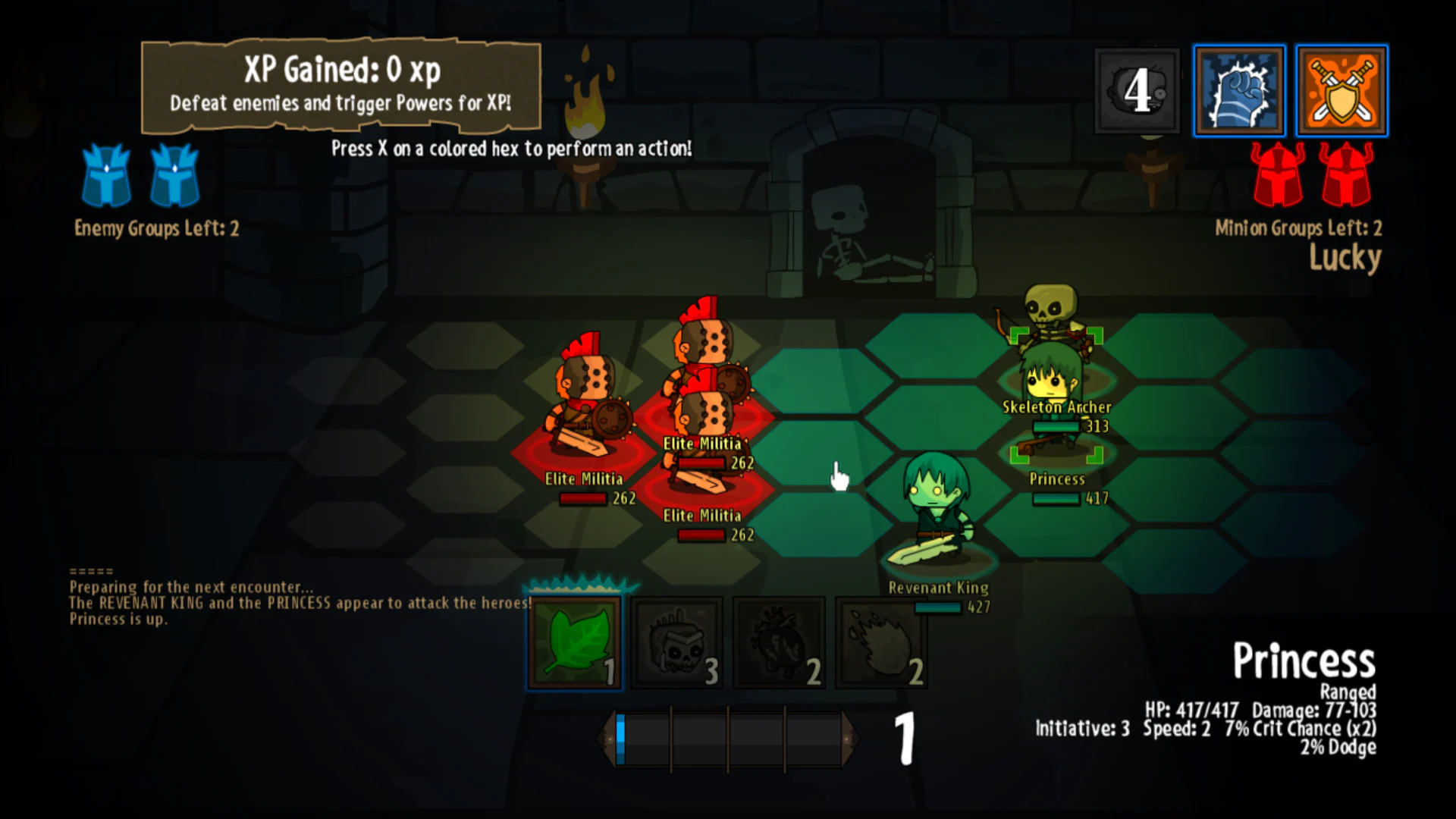Click the large turn counter showing 1

pos(904,739)
